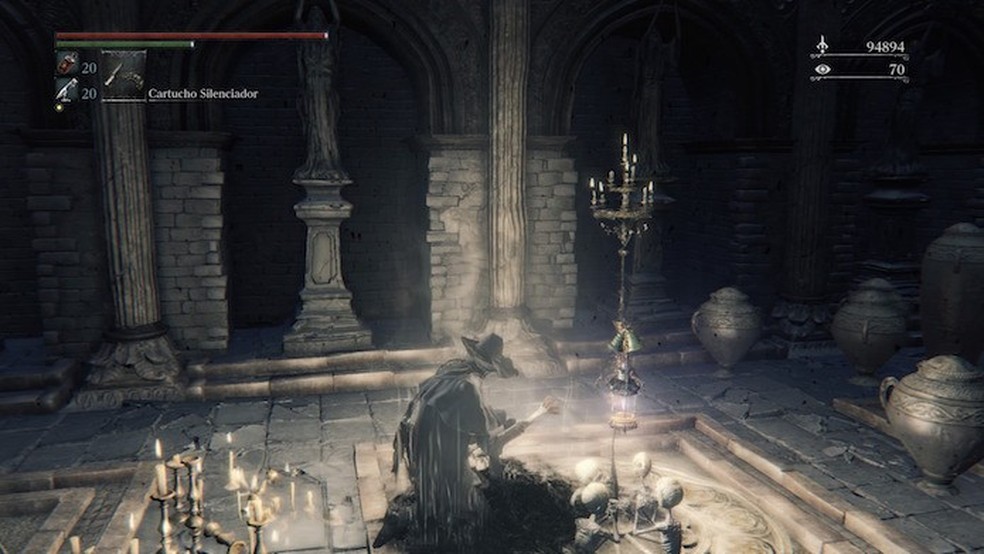The width and height of the screenshot is (984, 554).
Task: Select the quicksilver bullet icon
Action: [64, 91]
